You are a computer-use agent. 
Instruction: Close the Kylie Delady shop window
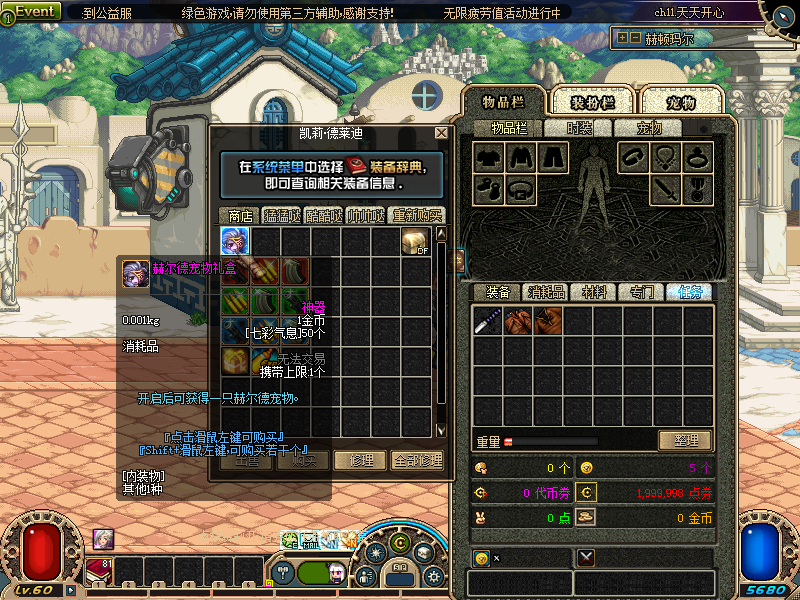click(441, 133)
